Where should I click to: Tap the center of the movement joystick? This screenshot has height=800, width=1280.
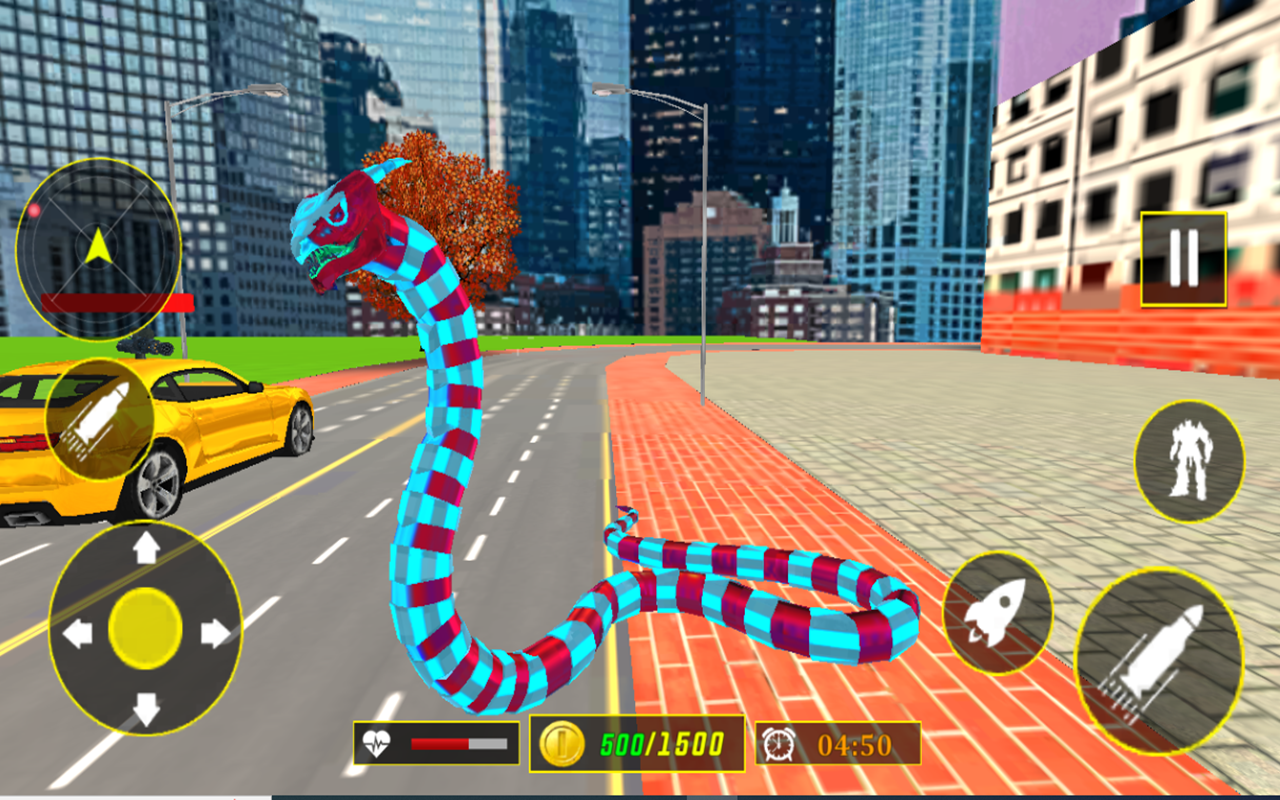click(143, 628)
